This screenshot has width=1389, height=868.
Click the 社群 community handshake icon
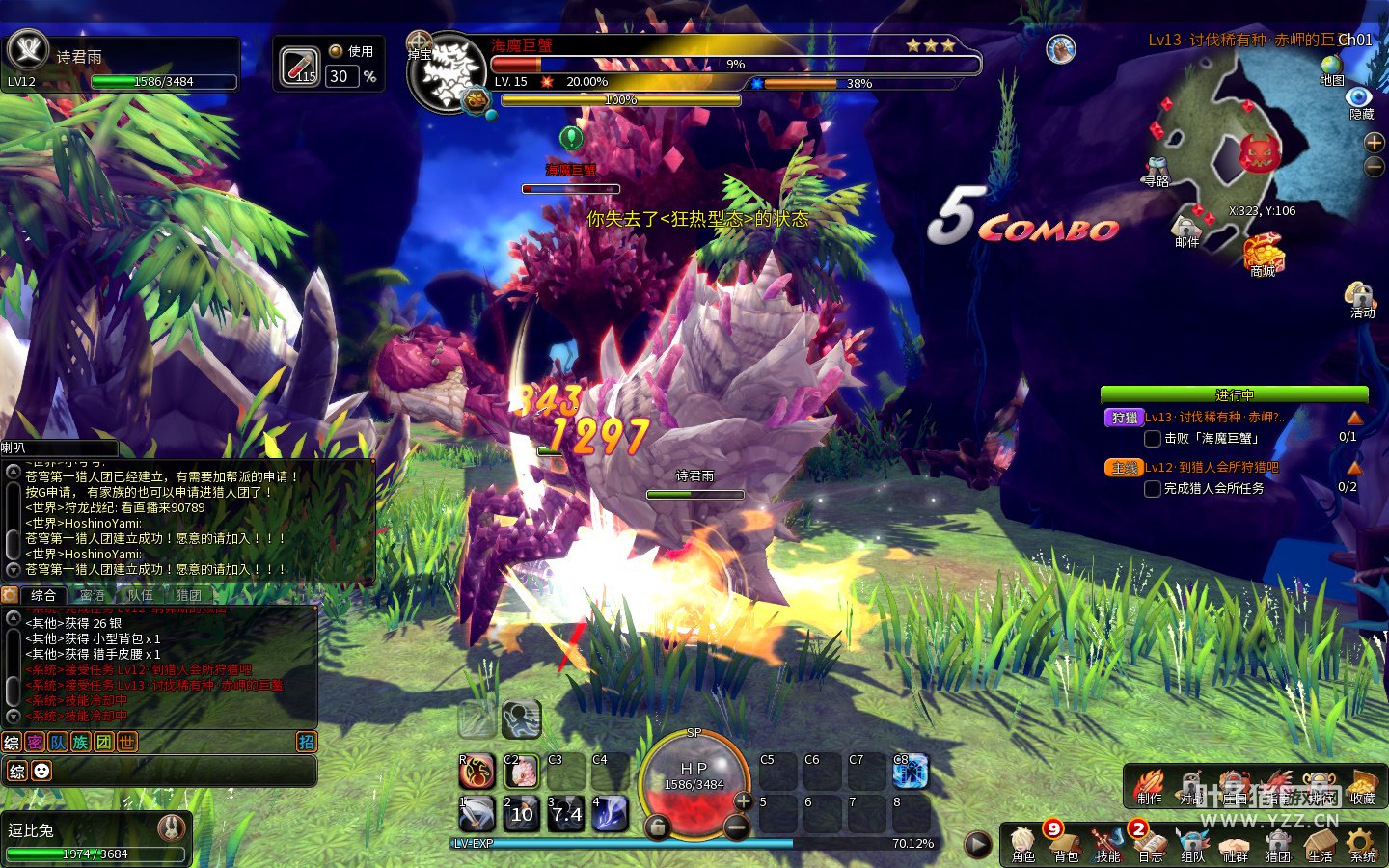[x=1235, y=844]
